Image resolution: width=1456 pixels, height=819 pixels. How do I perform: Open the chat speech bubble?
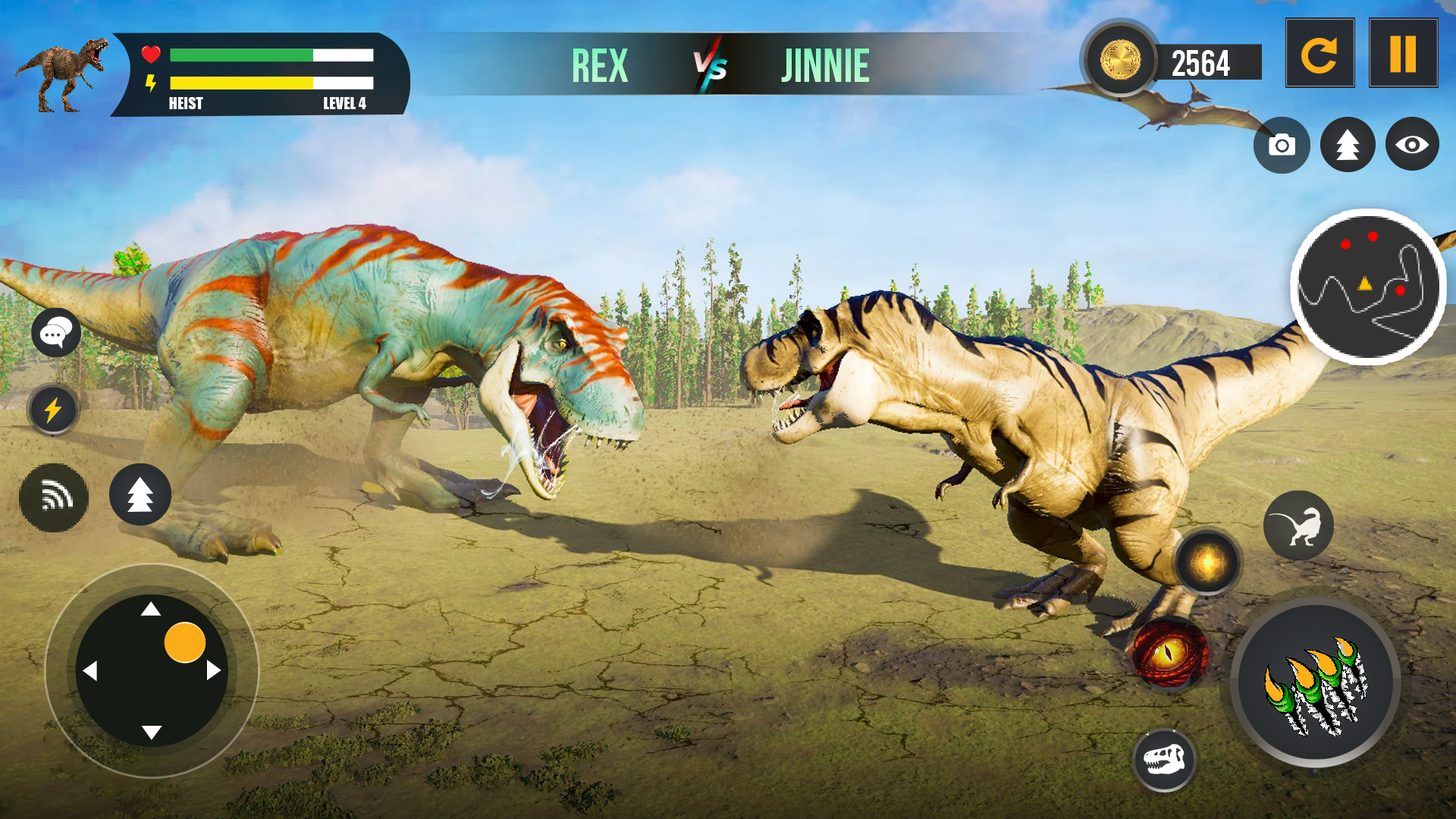(x=56, y=332)
